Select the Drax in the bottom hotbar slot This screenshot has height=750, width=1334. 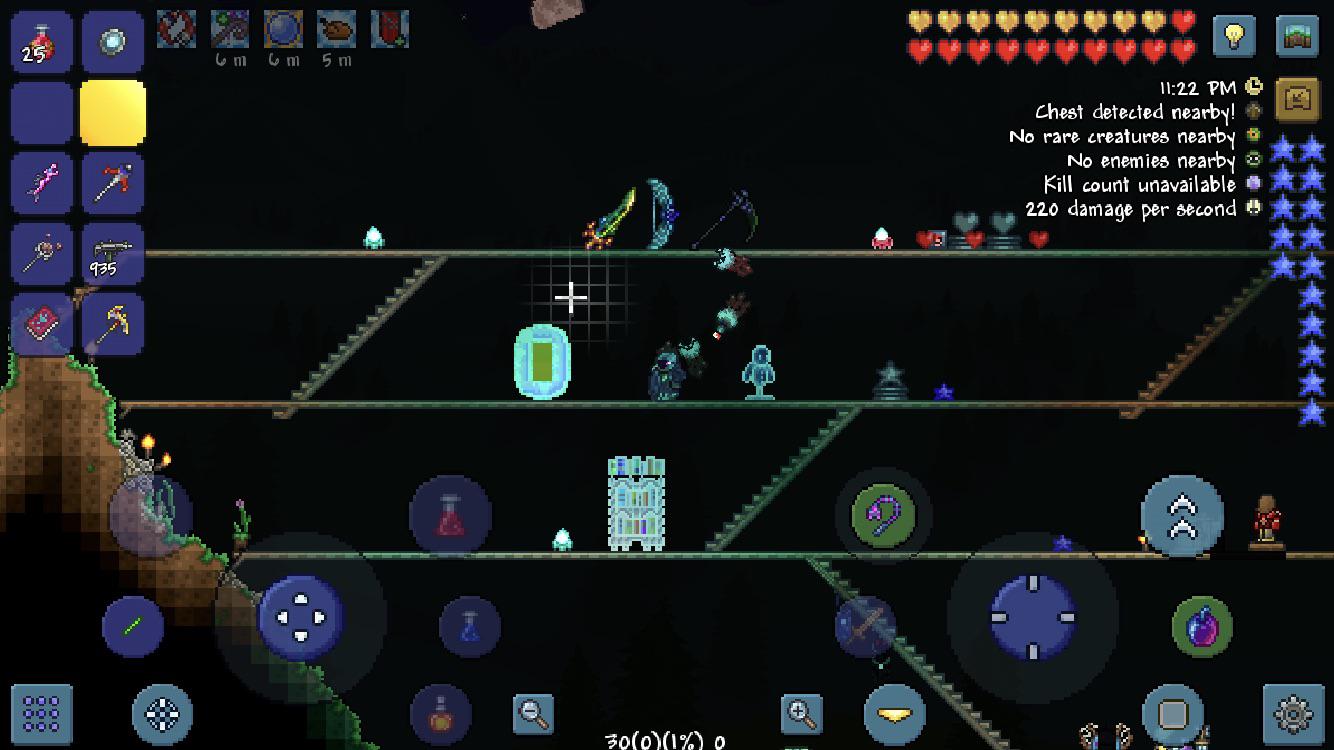(x=113, y=325)
